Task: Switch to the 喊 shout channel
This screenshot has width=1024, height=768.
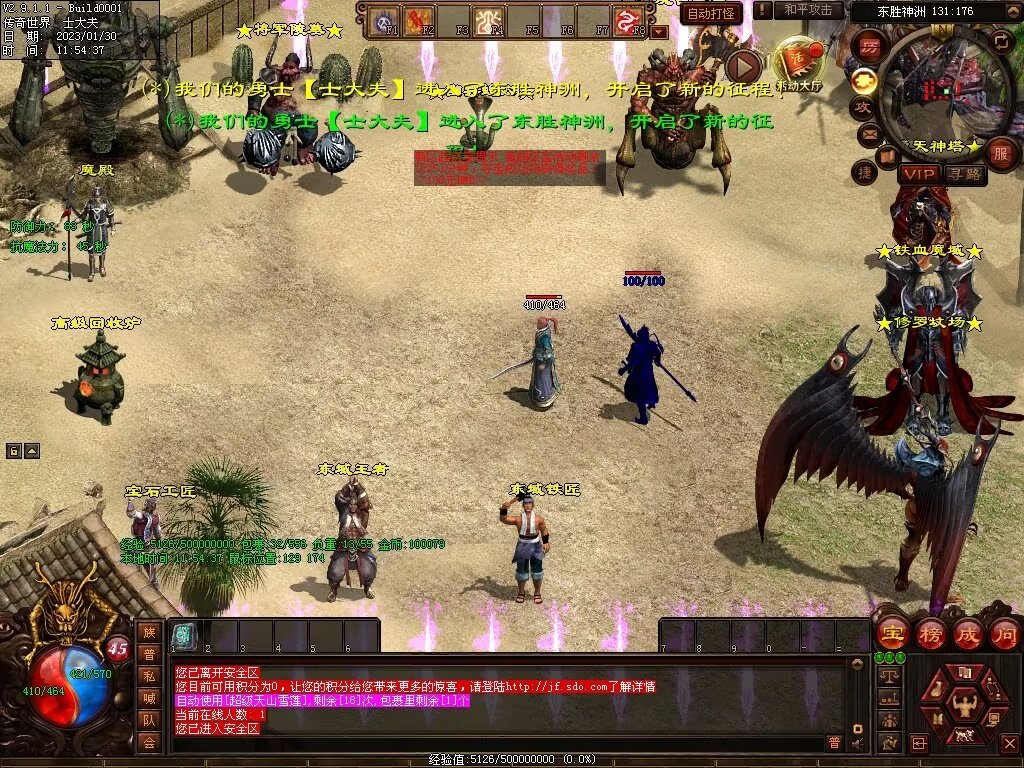Action: point(149,698)
